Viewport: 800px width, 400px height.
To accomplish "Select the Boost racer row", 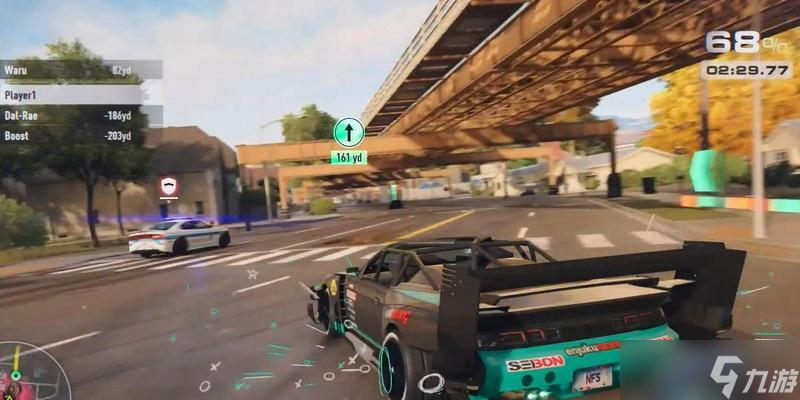I will 80,136.
